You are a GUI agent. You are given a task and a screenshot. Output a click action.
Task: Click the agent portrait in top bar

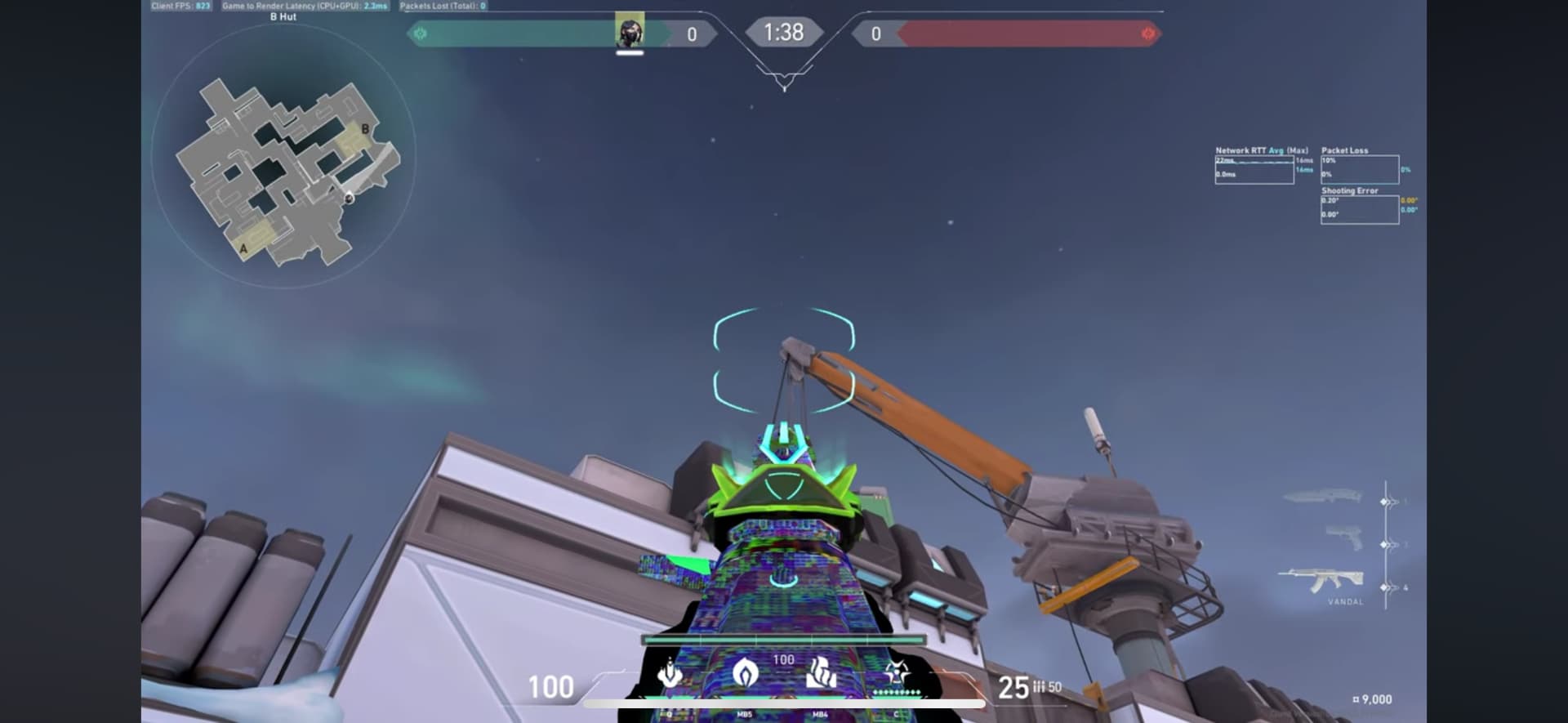point(629,32)
